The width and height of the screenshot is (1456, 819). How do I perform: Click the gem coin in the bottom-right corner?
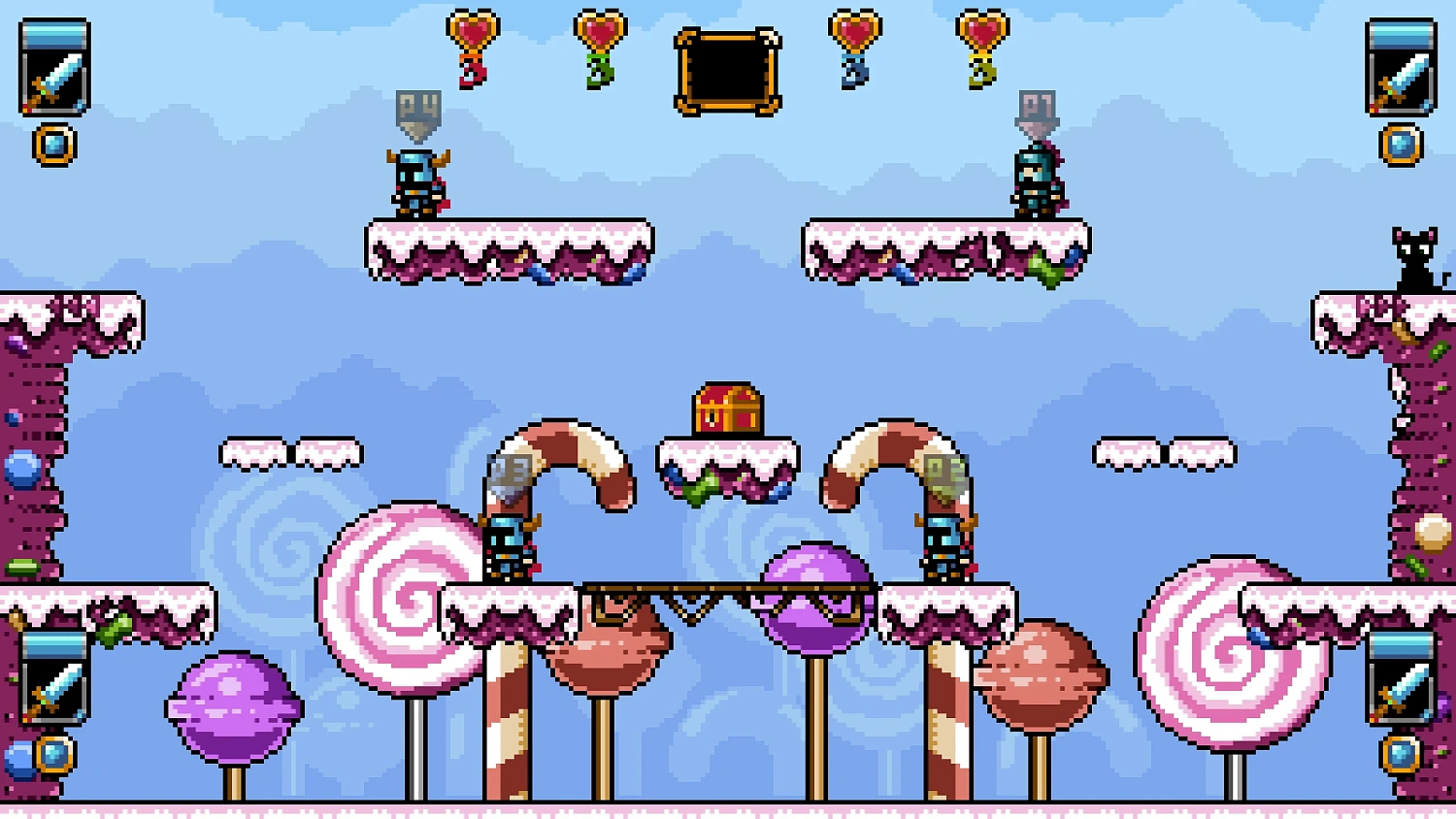pos(1400,752)
